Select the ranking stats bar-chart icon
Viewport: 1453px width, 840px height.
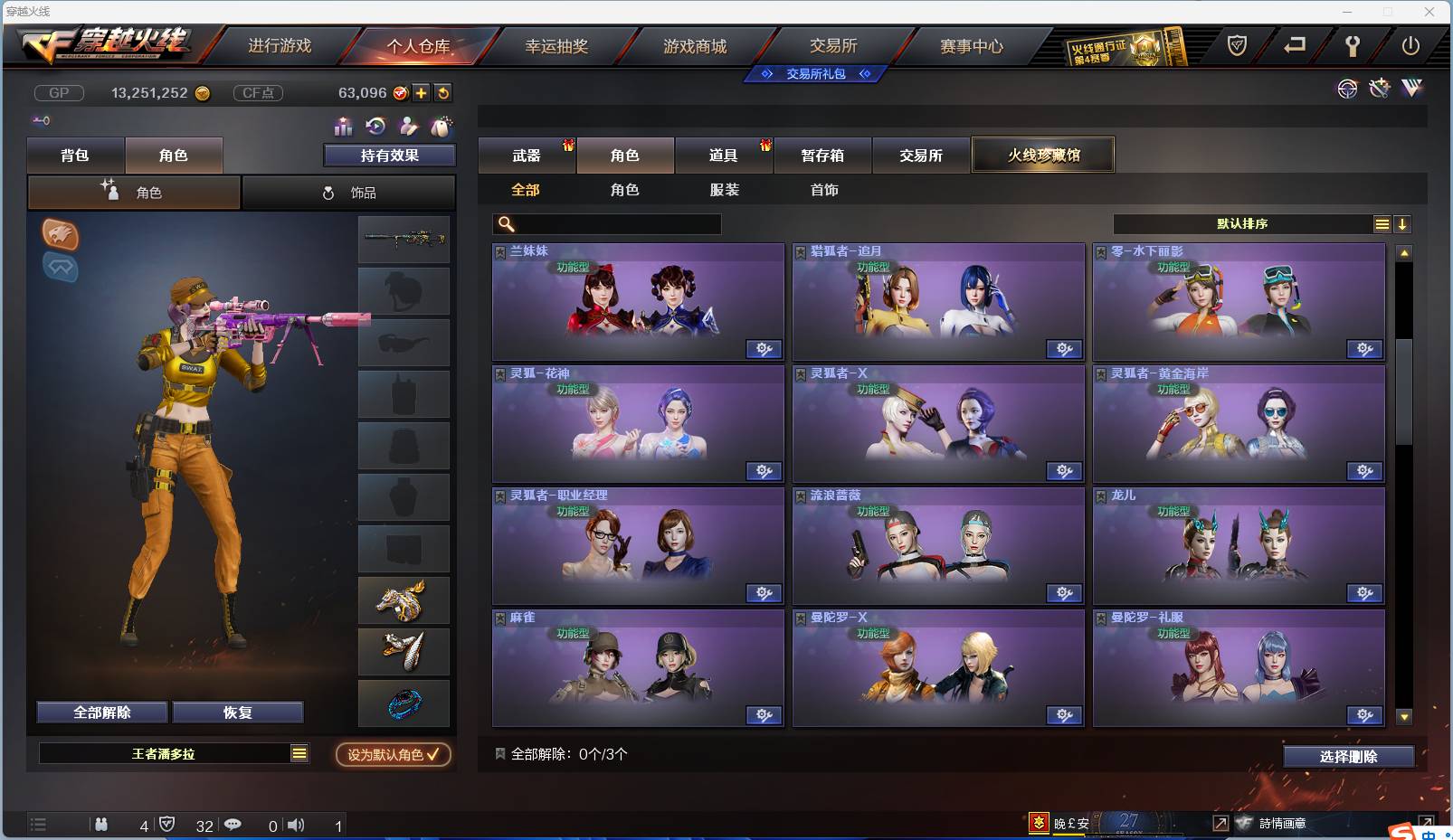344,127
